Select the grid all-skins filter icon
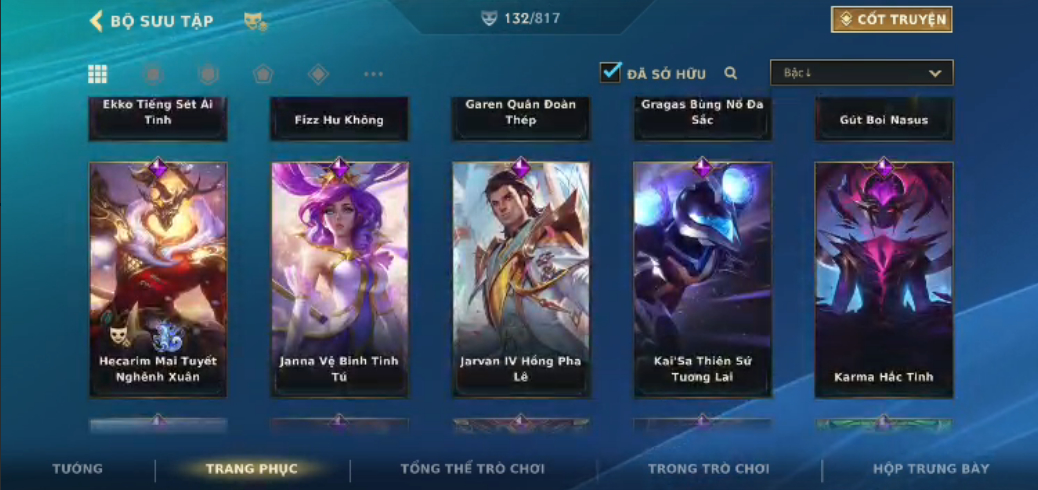1038x490 pixels. (98, 74)
